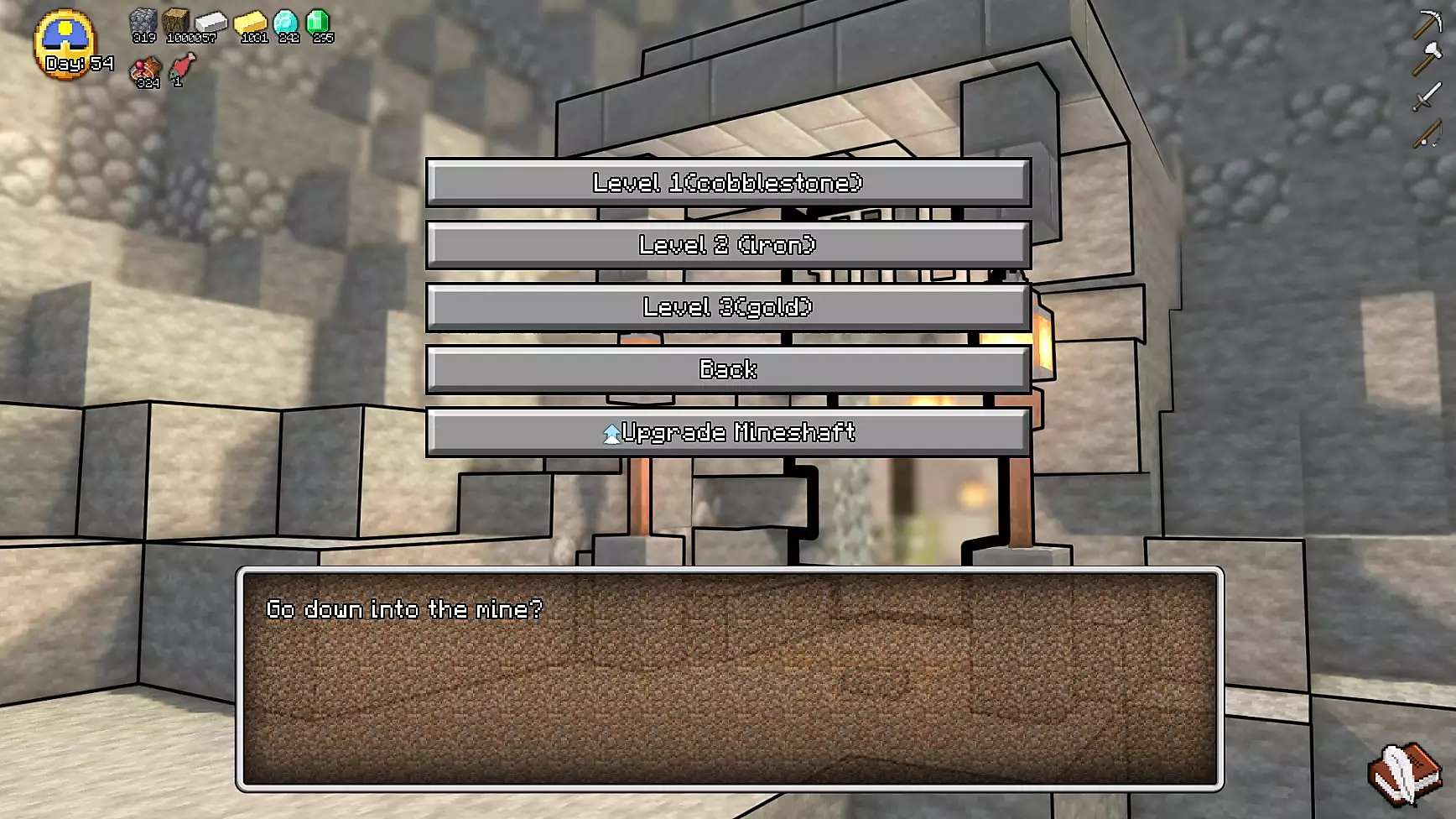Go Back from the mine menu

click(x=728, y=369)
